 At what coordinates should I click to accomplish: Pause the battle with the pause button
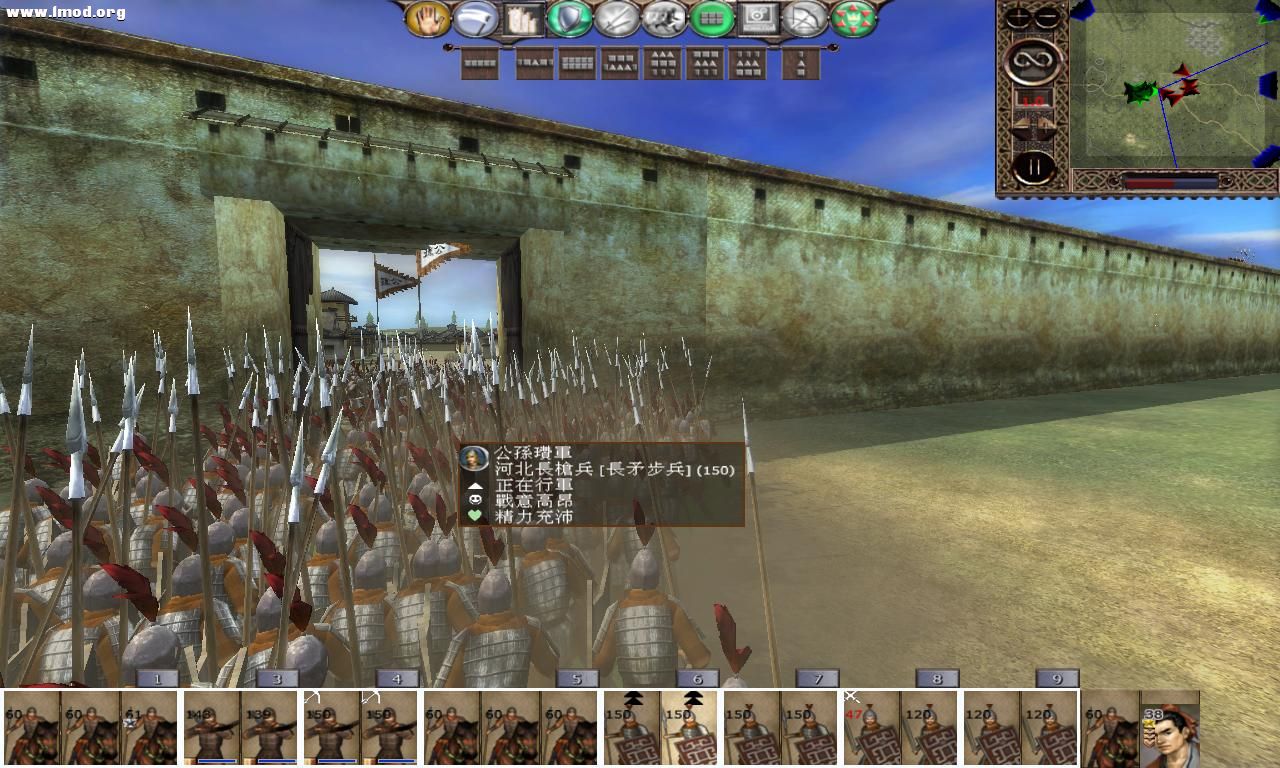(x=1033, y=163)
